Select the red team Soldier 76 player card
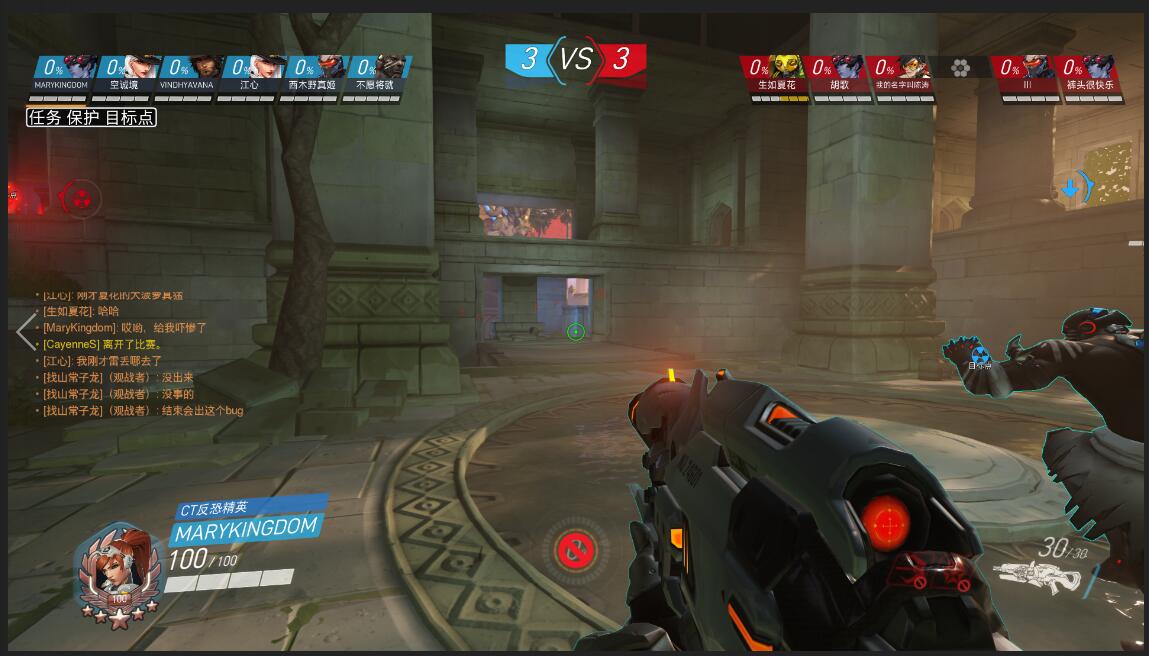1149x656 pixels. (1027, 74)
